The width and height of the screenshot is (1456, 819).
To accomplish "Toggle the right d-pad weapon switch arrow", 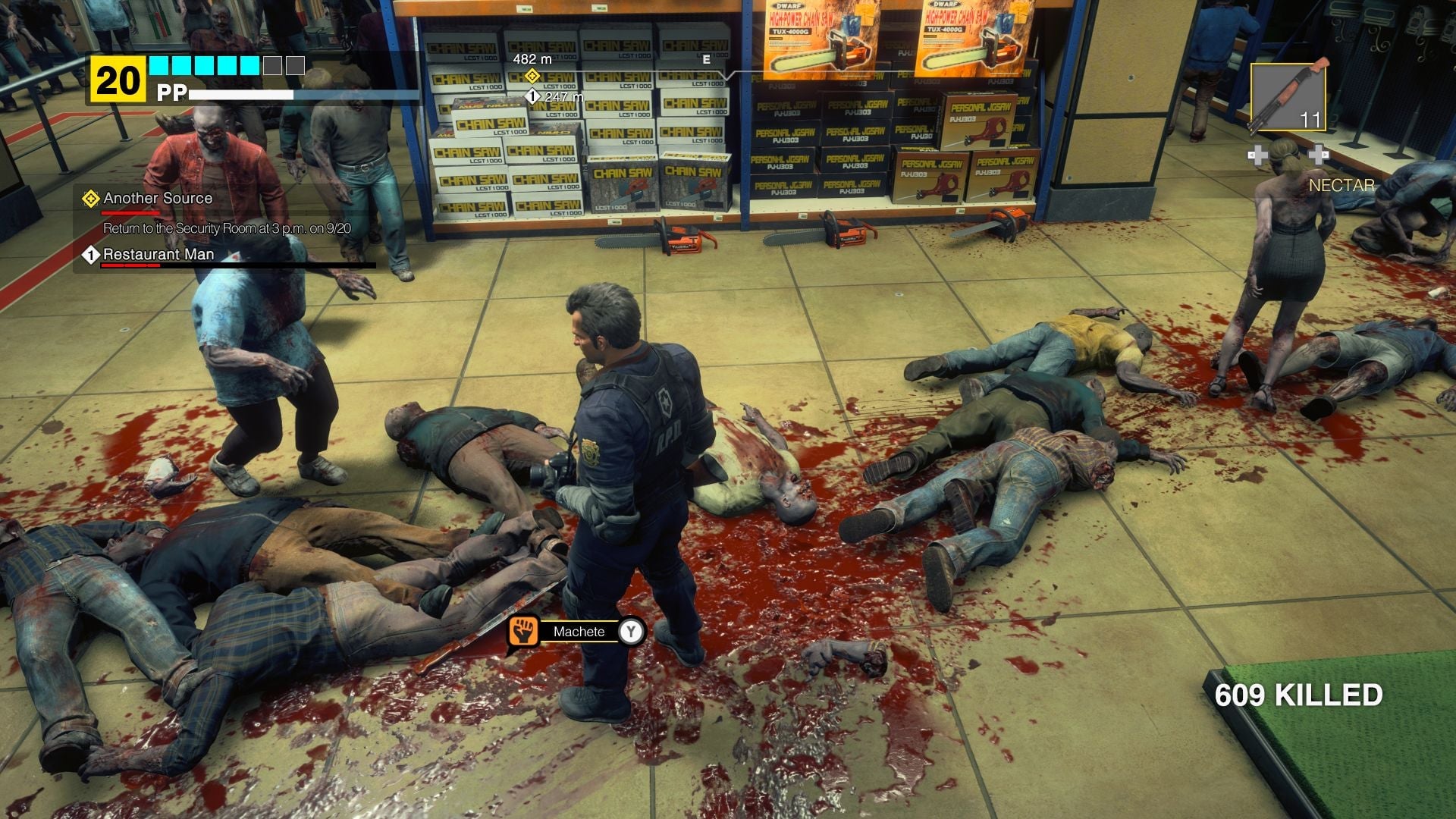I will (x=1320, y=155).
